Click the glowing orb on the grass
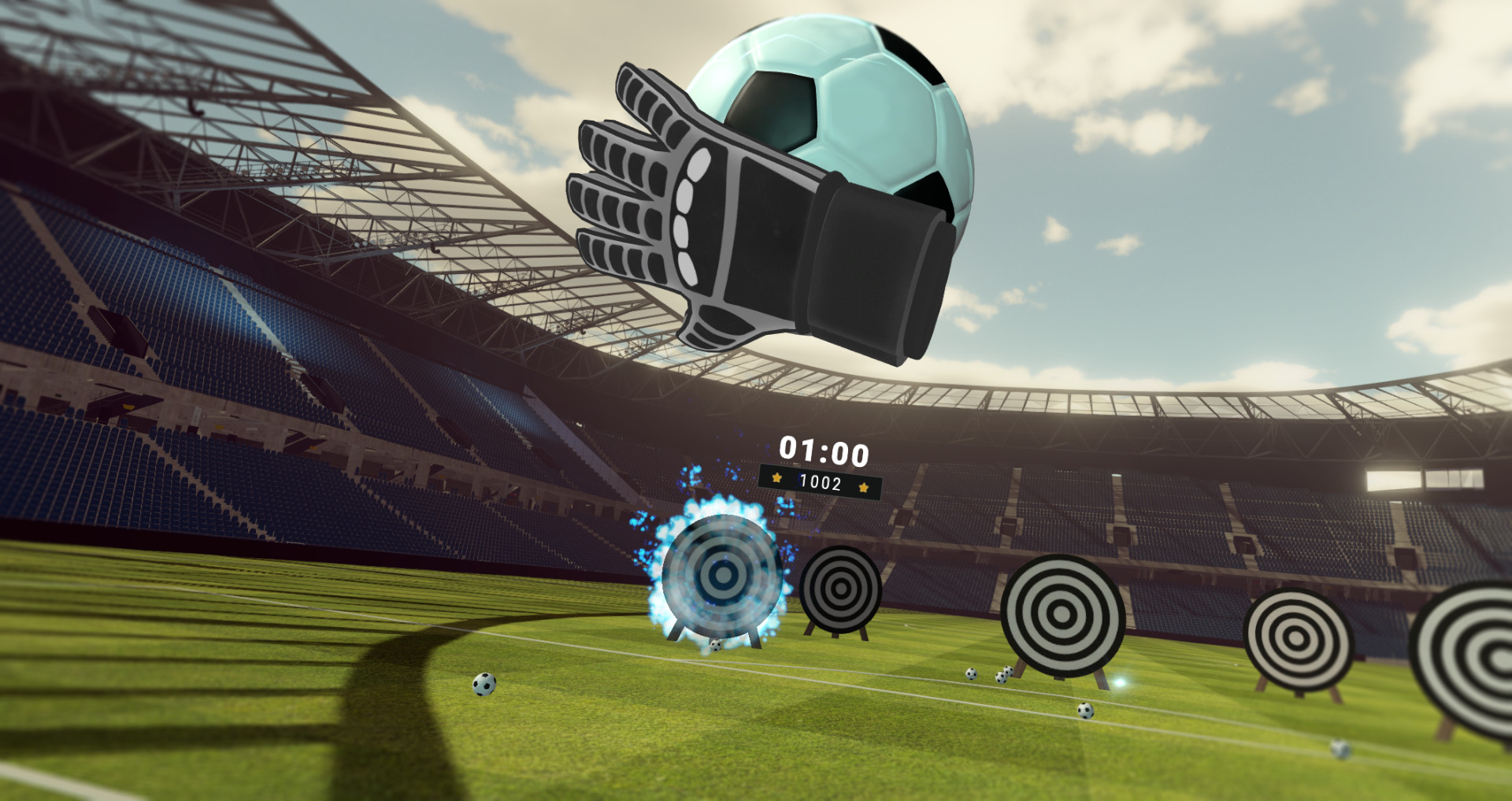 (x=1118, y=682)
